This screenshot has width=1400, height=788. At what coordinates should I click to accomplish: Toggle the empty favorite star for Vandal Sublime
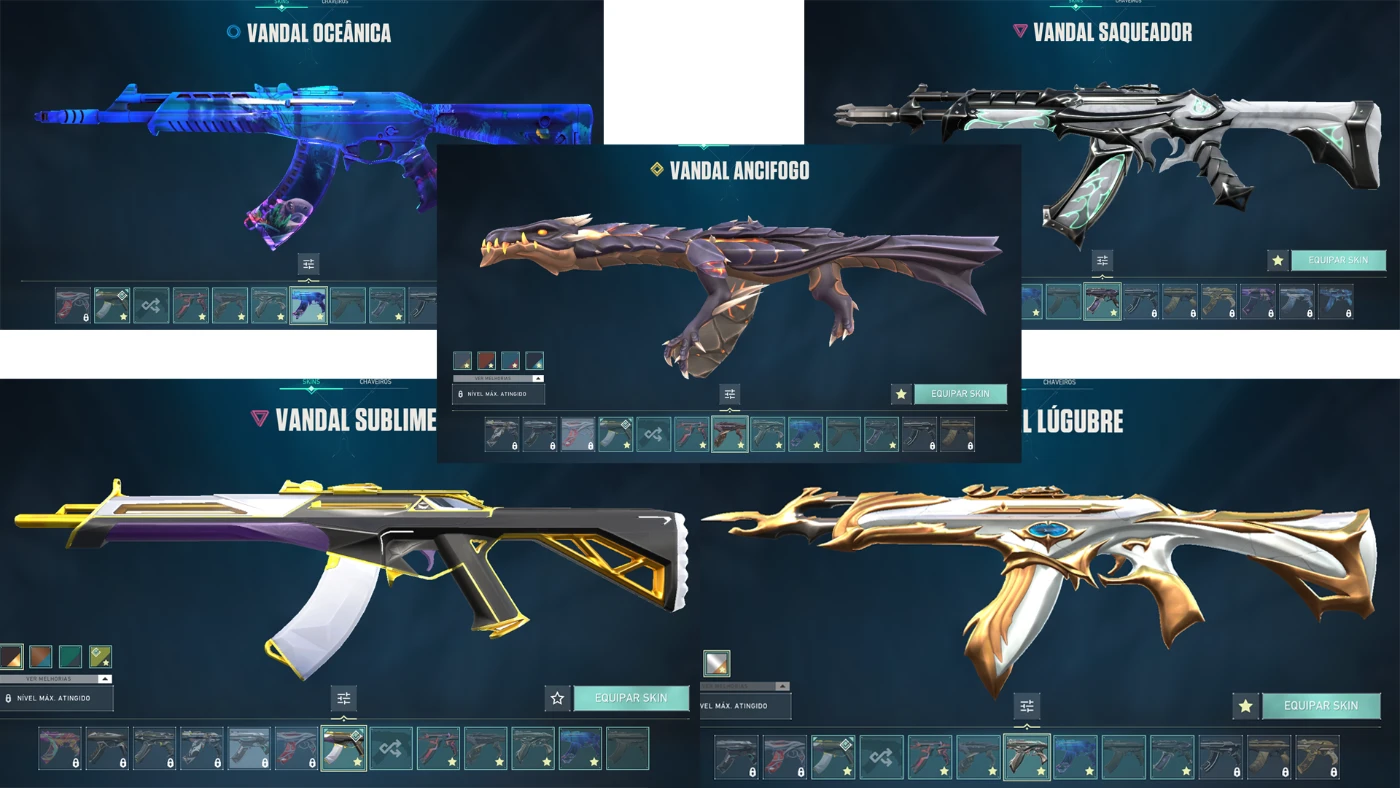[x=557, y=698]
